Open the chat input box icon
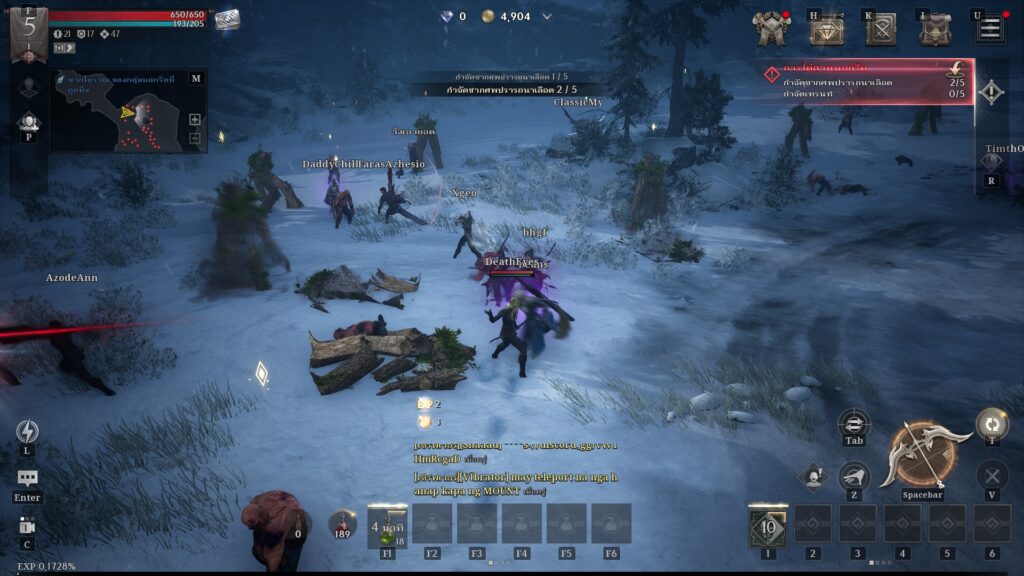The width and height of the screenshot is (1024, 576). 27,480
